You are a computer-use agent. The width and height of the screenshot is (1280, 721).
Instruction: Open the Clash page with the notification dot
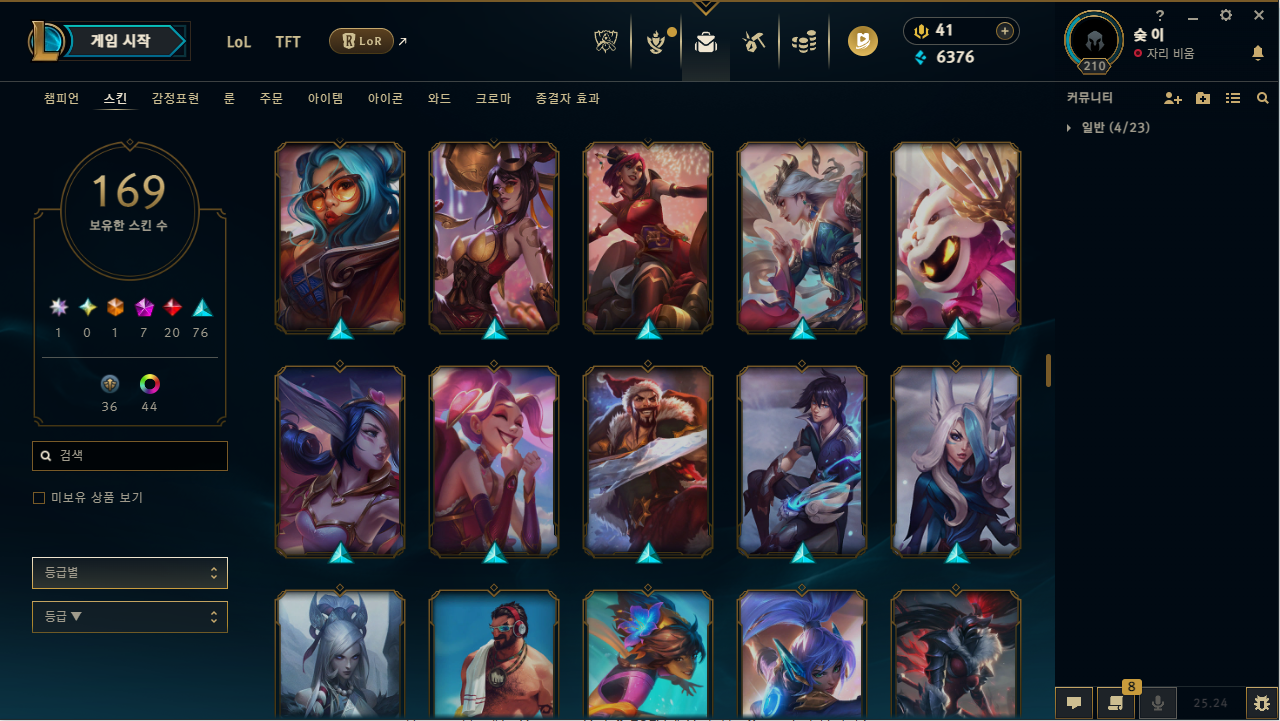point(657,41)
